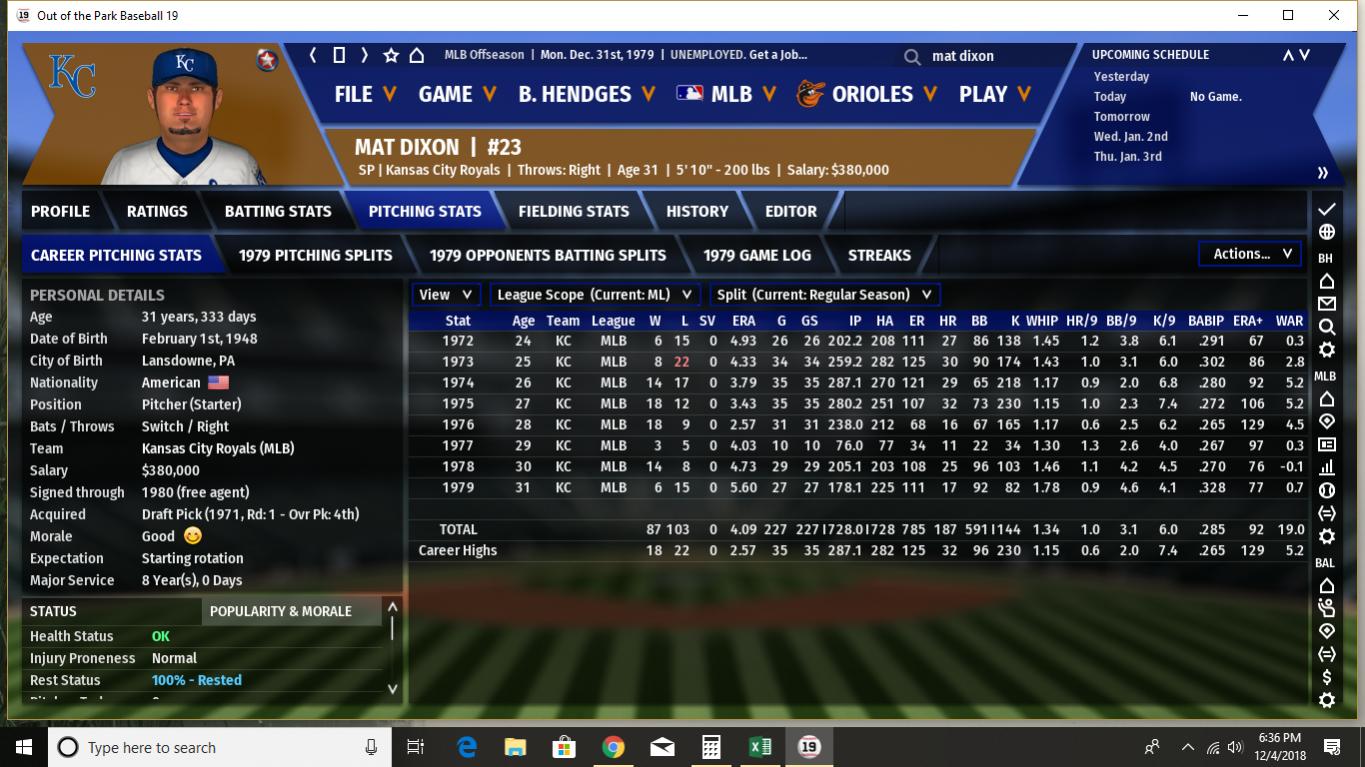The image size is (1365, 767).
Task: View the player HISTORY tab
Action: click(x=697, y=211)
